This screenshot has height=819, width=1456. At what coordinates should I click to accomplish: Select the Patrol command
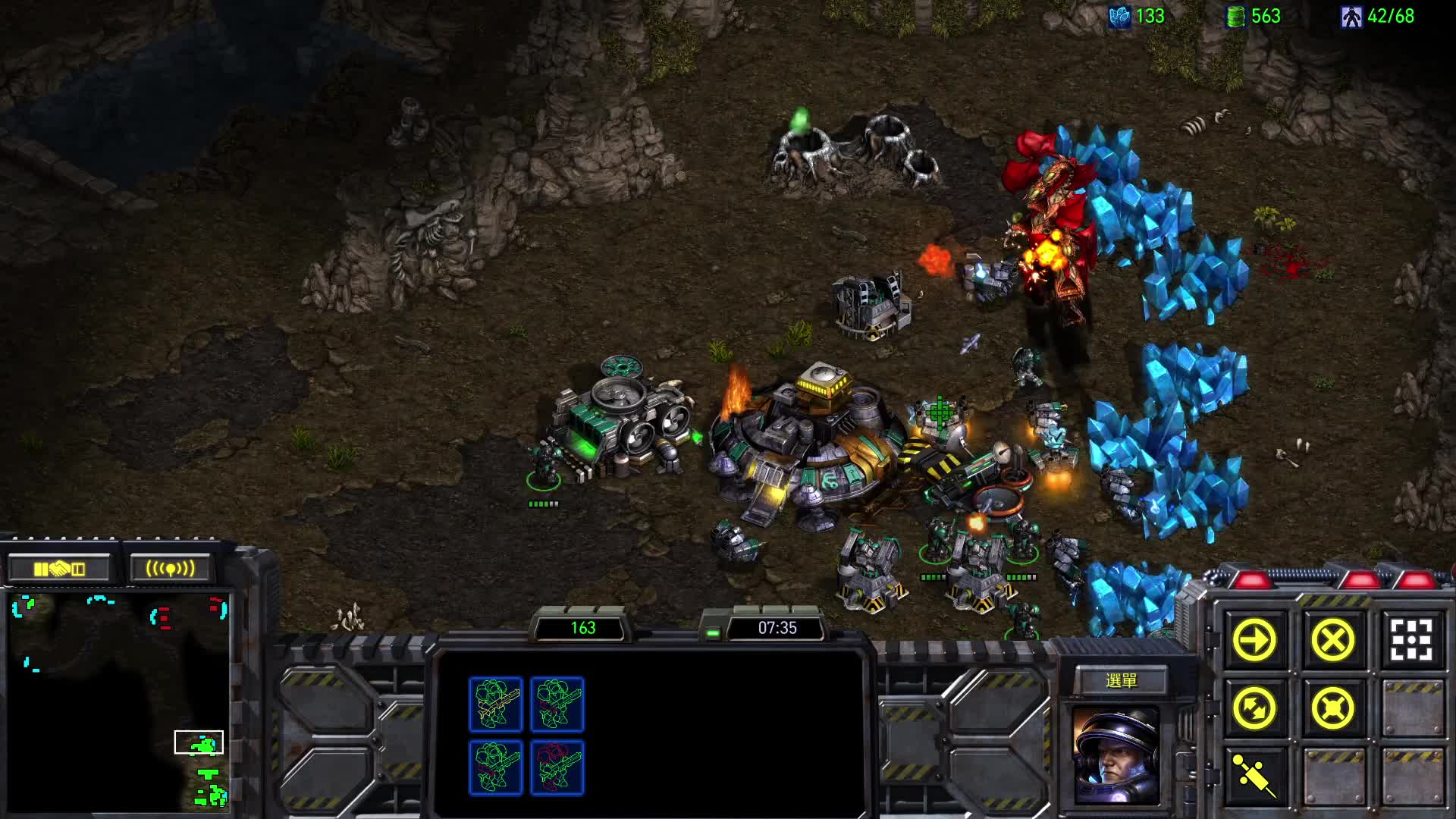click(1255, 709)
